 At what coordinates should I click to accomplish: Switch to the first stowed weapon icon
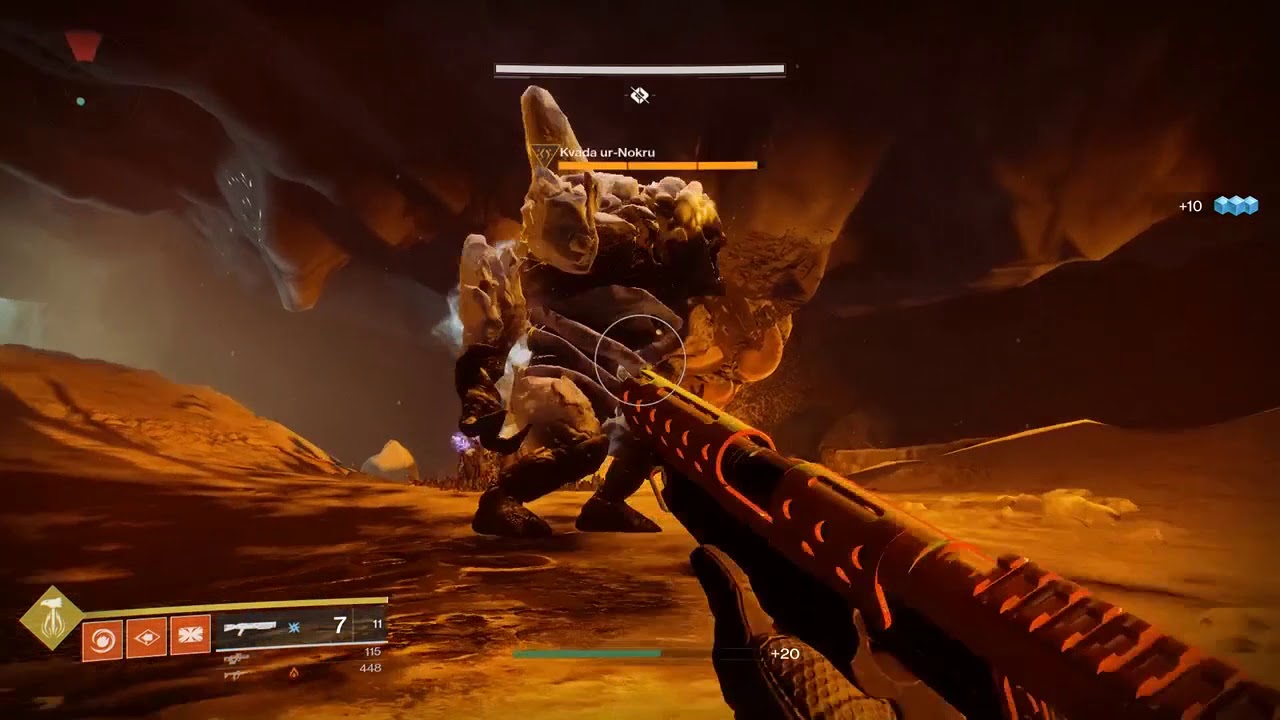point(237,658)
